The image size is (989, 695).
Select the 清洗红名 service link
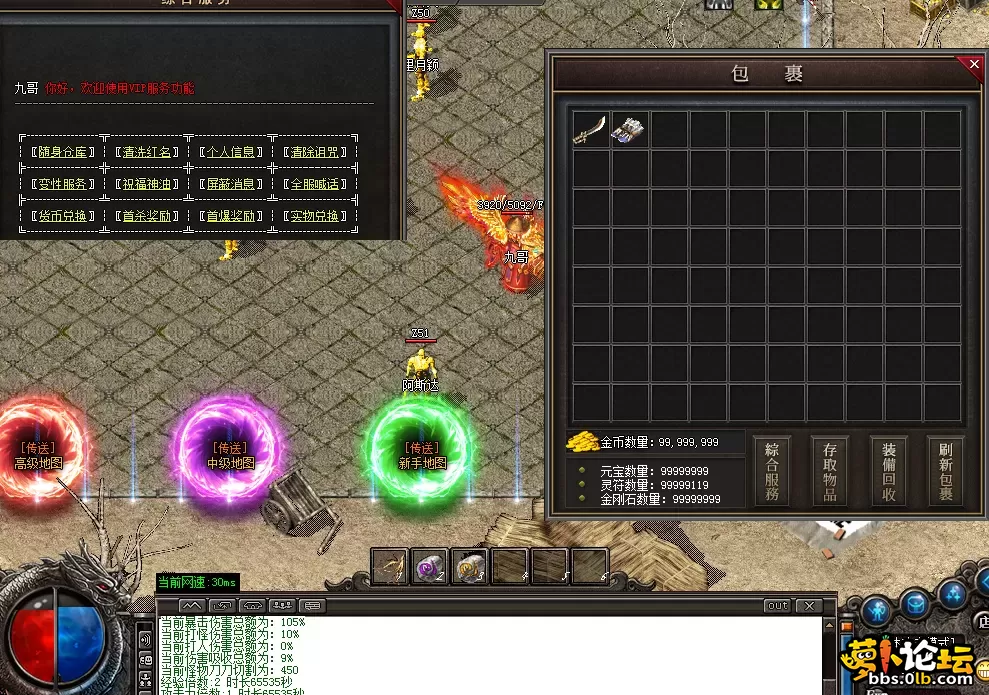click(x=148, y=153)
